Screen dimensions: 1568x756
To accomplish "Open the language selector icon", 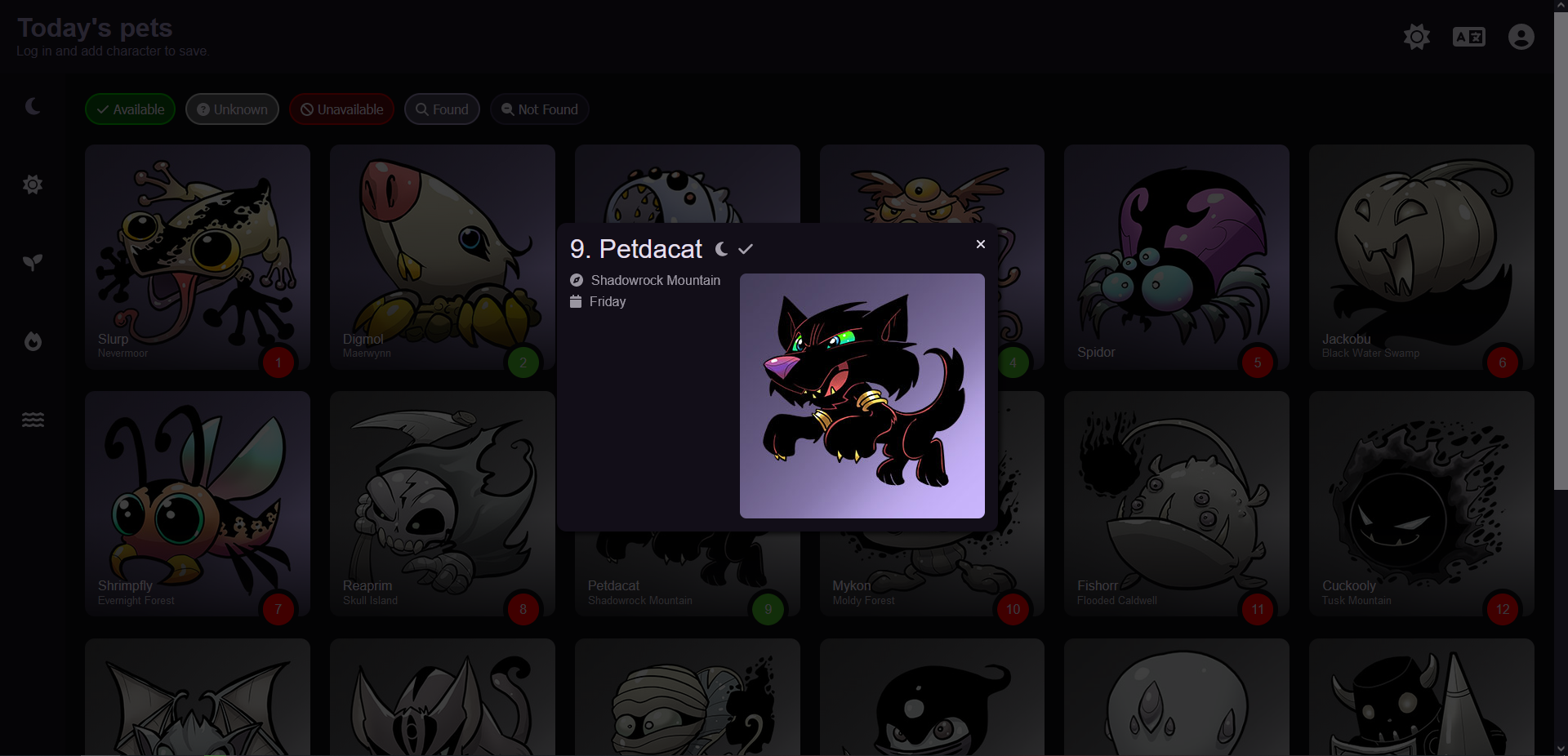I will click(x=1468, y=37).
